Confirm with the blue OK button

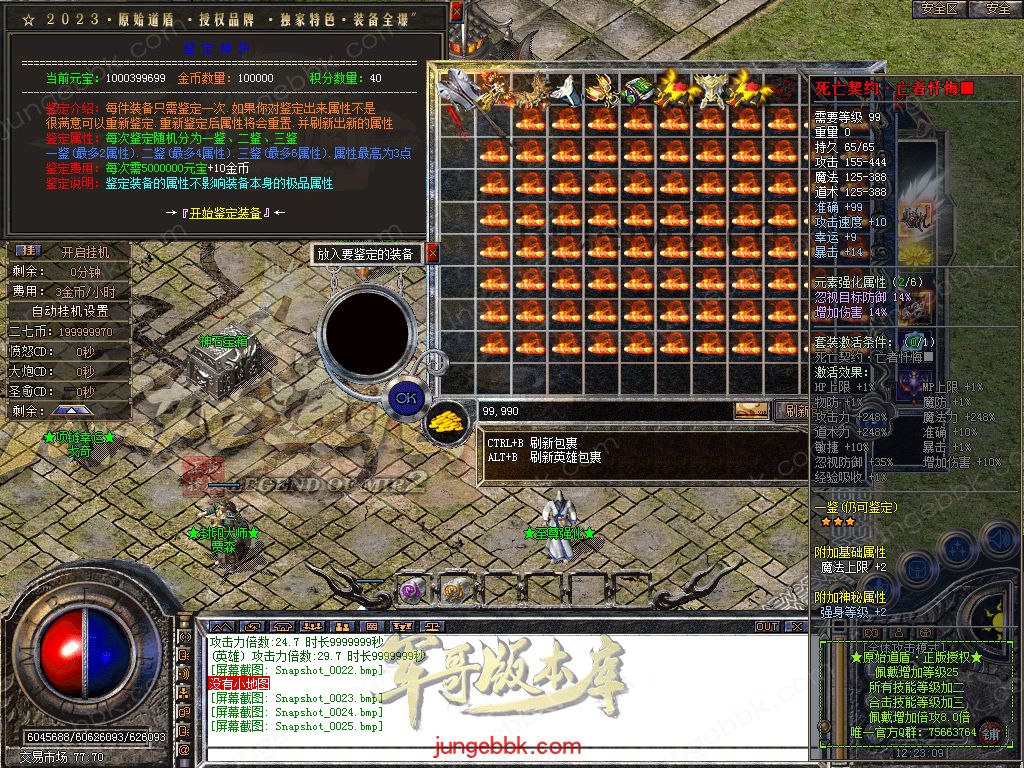(x=404, y=398)
